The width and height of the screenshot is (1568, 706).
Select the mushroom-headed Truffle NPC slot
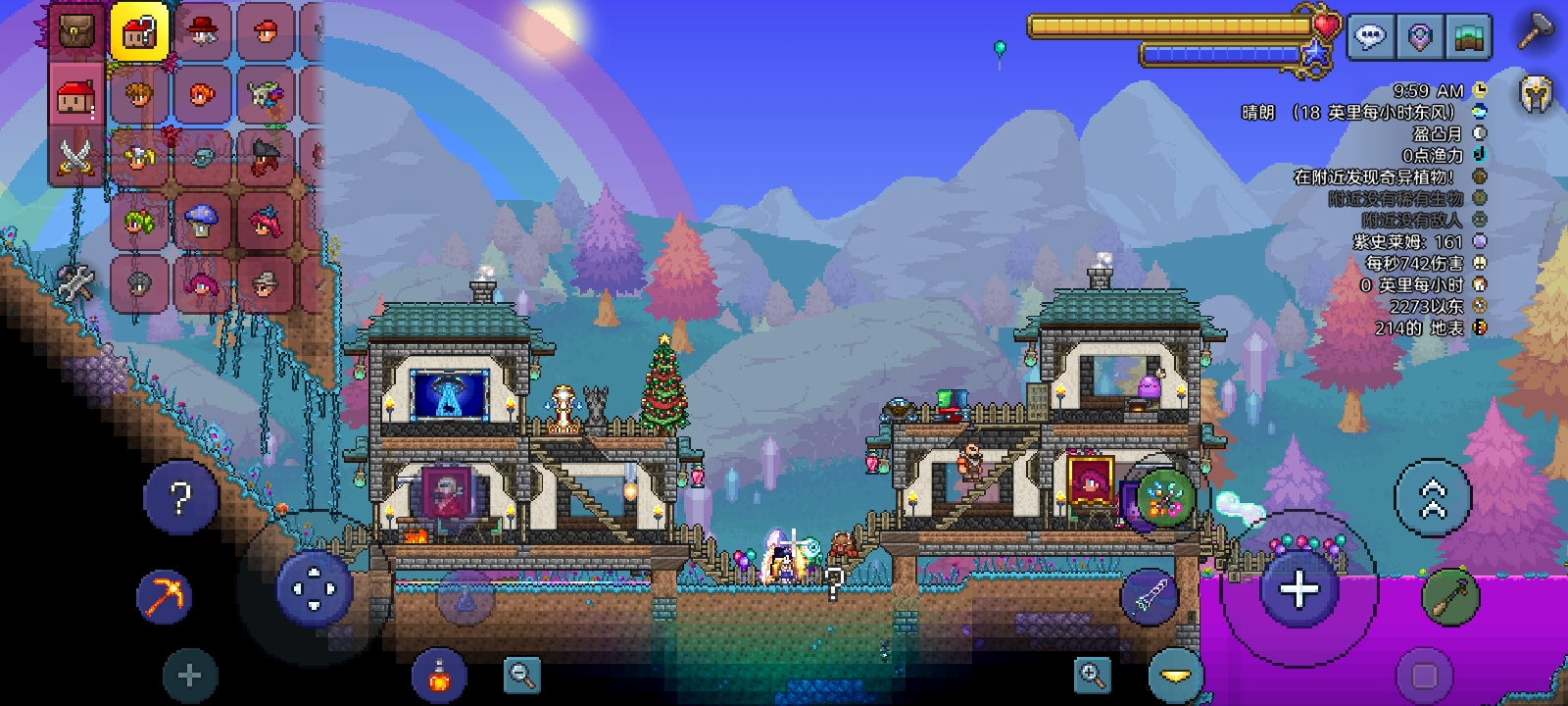click(202, 222)
